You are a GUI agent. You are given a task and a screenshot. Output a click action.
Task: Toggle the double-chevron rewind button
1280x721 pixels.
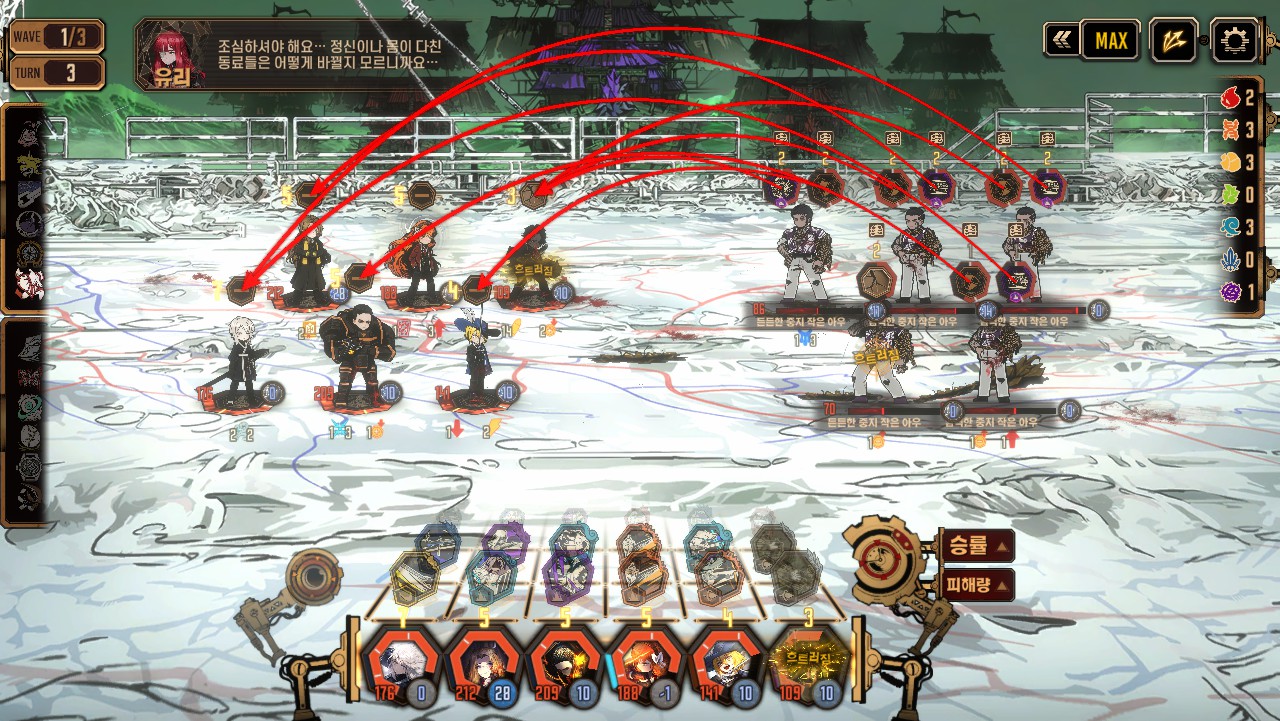[x=1060, y=40]
